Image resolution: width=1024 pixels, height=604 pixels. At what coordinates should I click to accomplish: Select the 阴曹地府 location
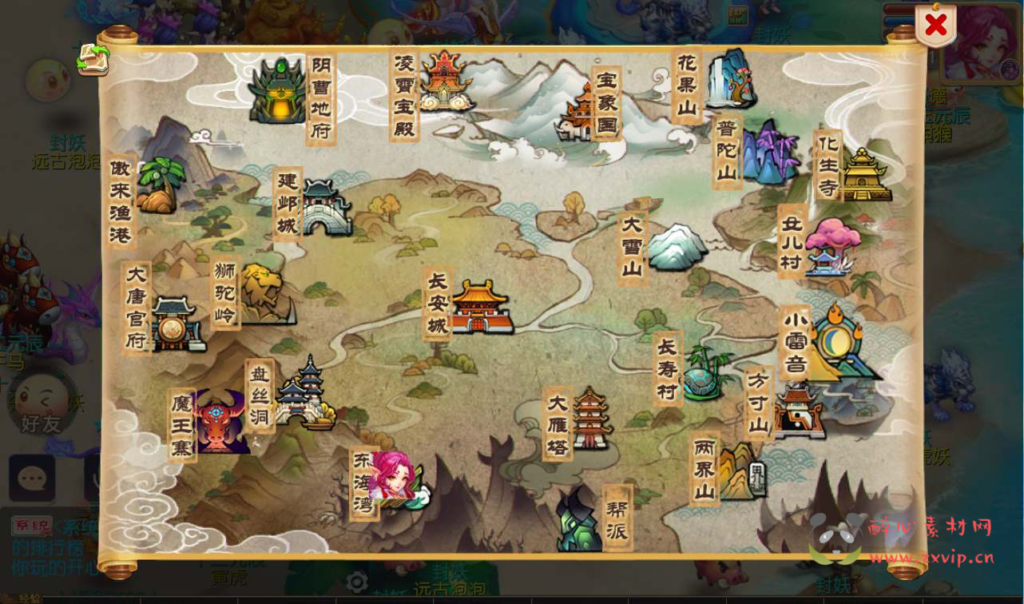(277, 92)
